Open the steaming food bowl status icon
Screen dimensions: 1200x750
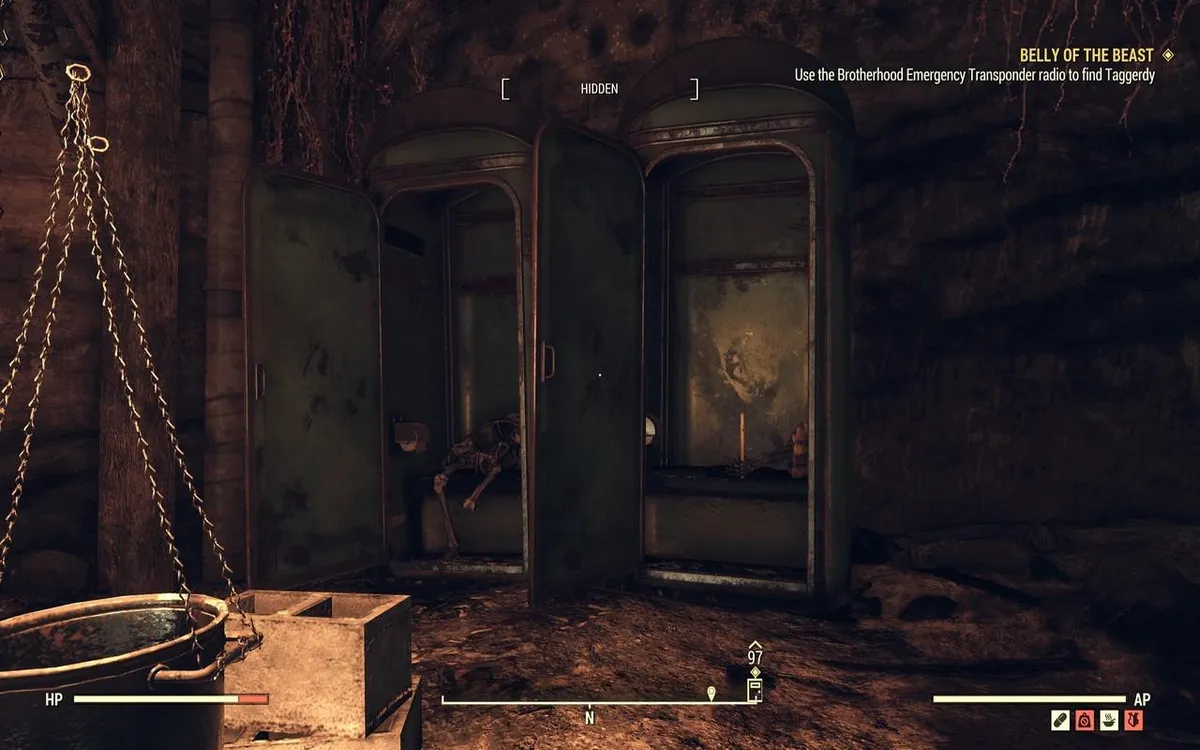click(1109, 720)
